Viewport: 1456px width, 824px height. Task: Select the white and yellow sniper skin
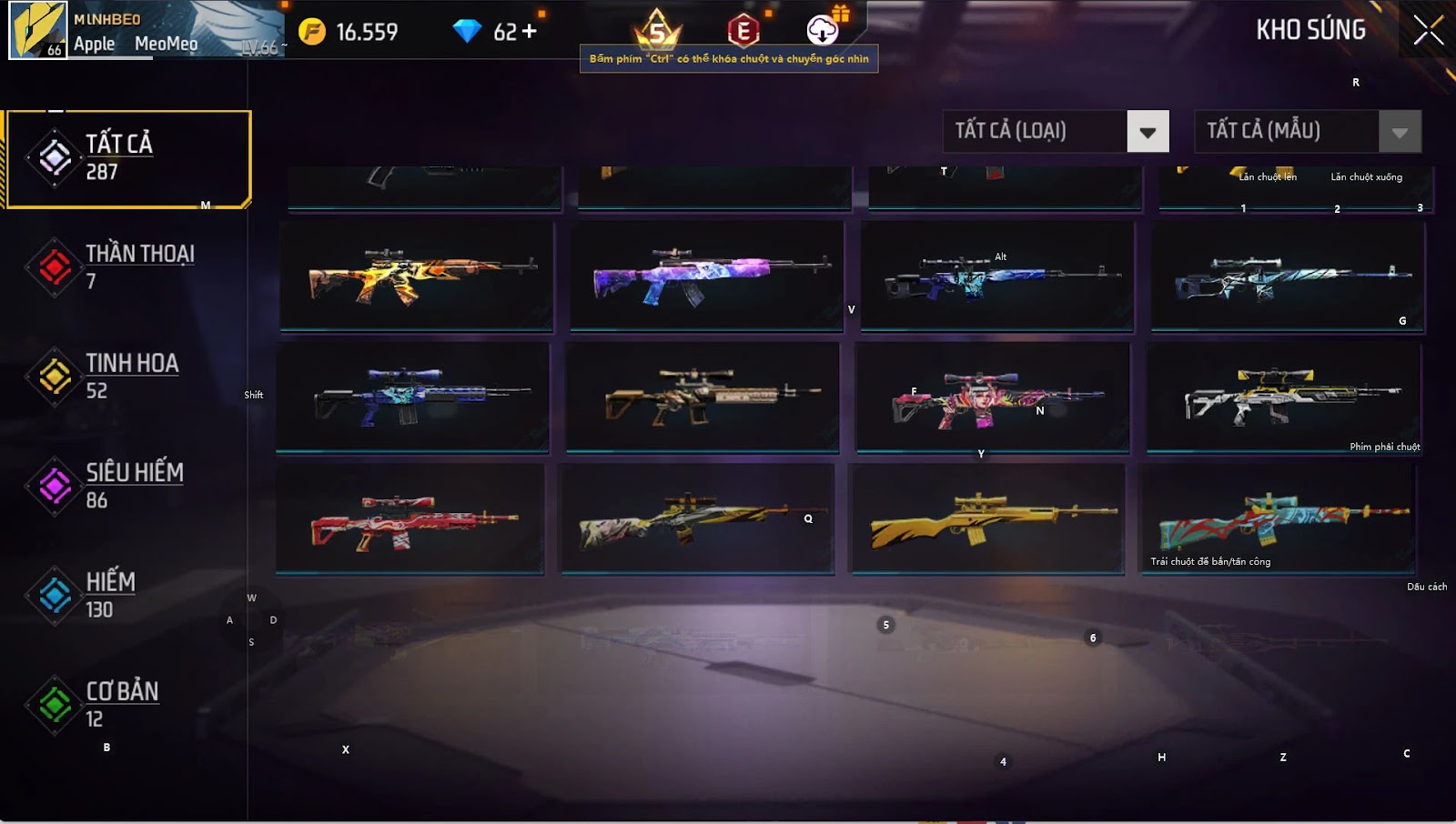(x=1283, y=397)
